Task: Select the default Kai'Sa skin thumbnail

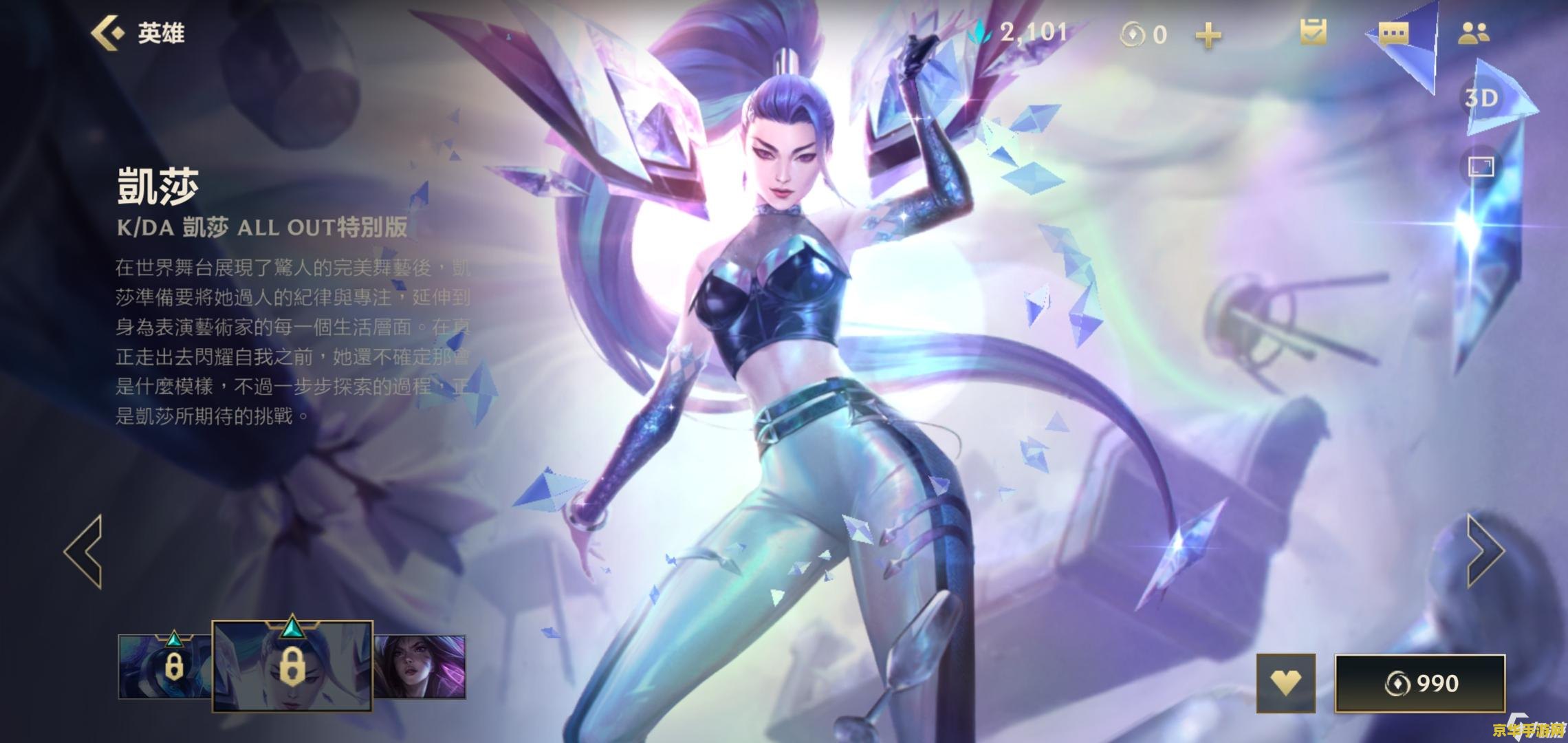Action: click(420, 666)
